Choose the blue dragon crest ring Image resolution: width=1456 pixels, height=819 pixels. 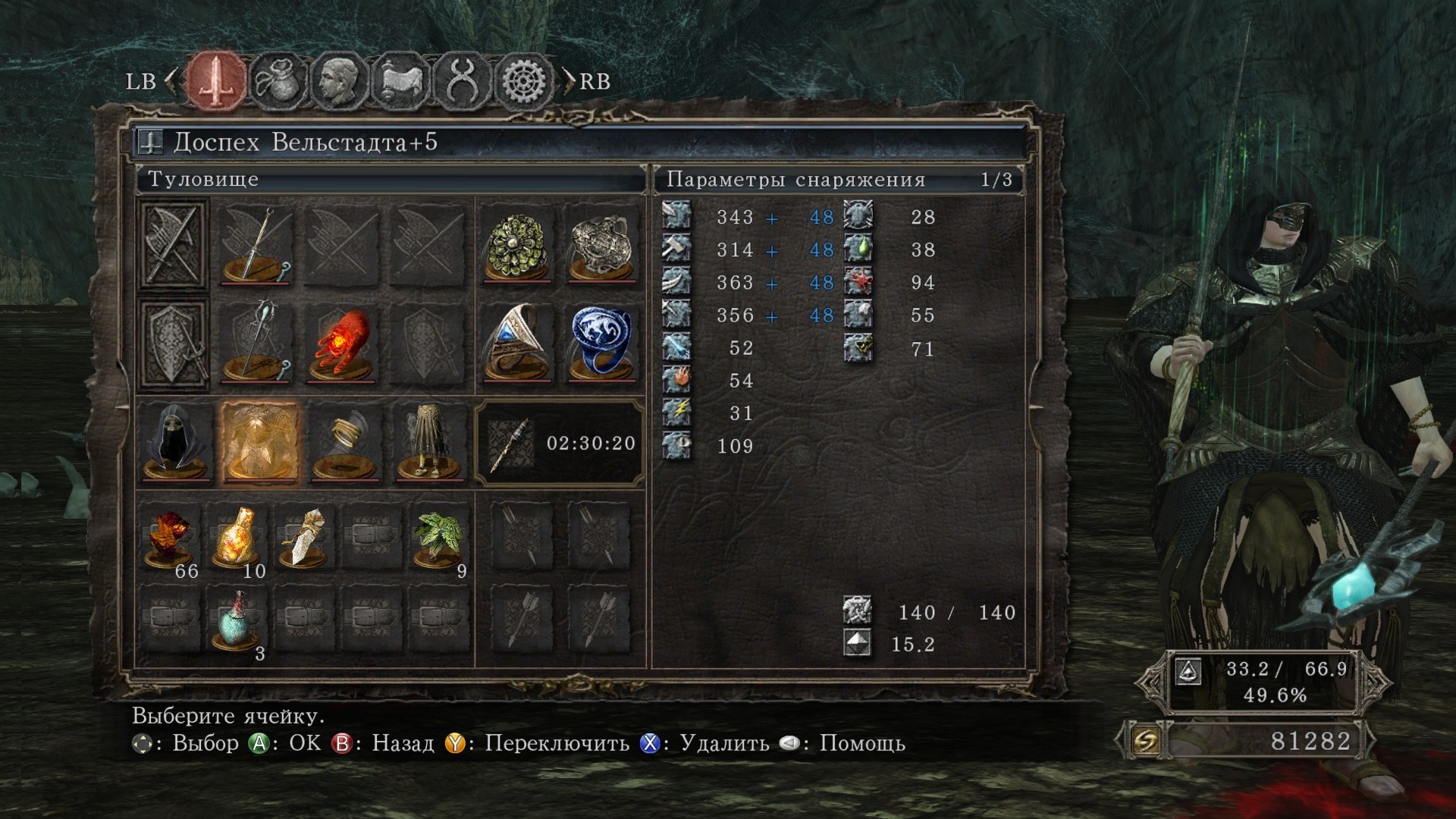click(x=602, y=343)
